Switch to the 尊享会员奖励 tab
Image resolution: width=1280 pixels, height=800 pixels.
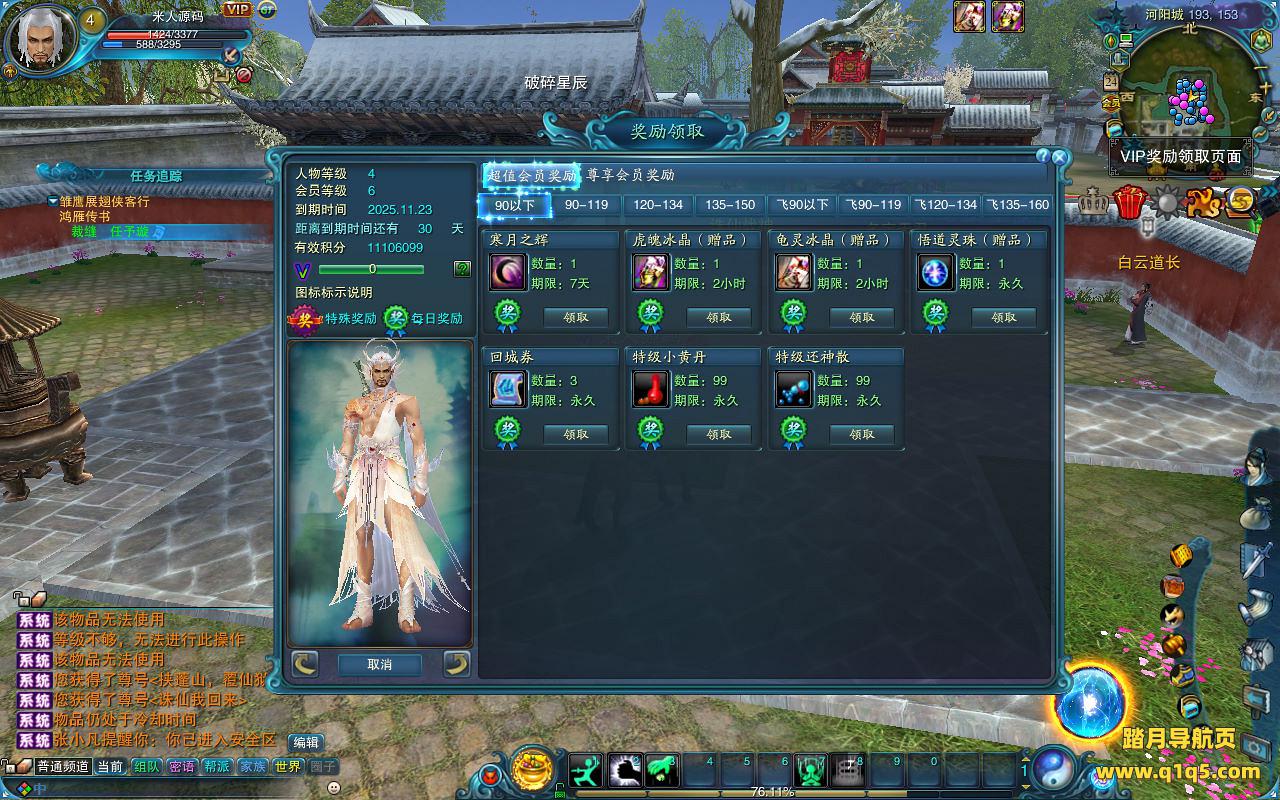[x=630, y=175]
